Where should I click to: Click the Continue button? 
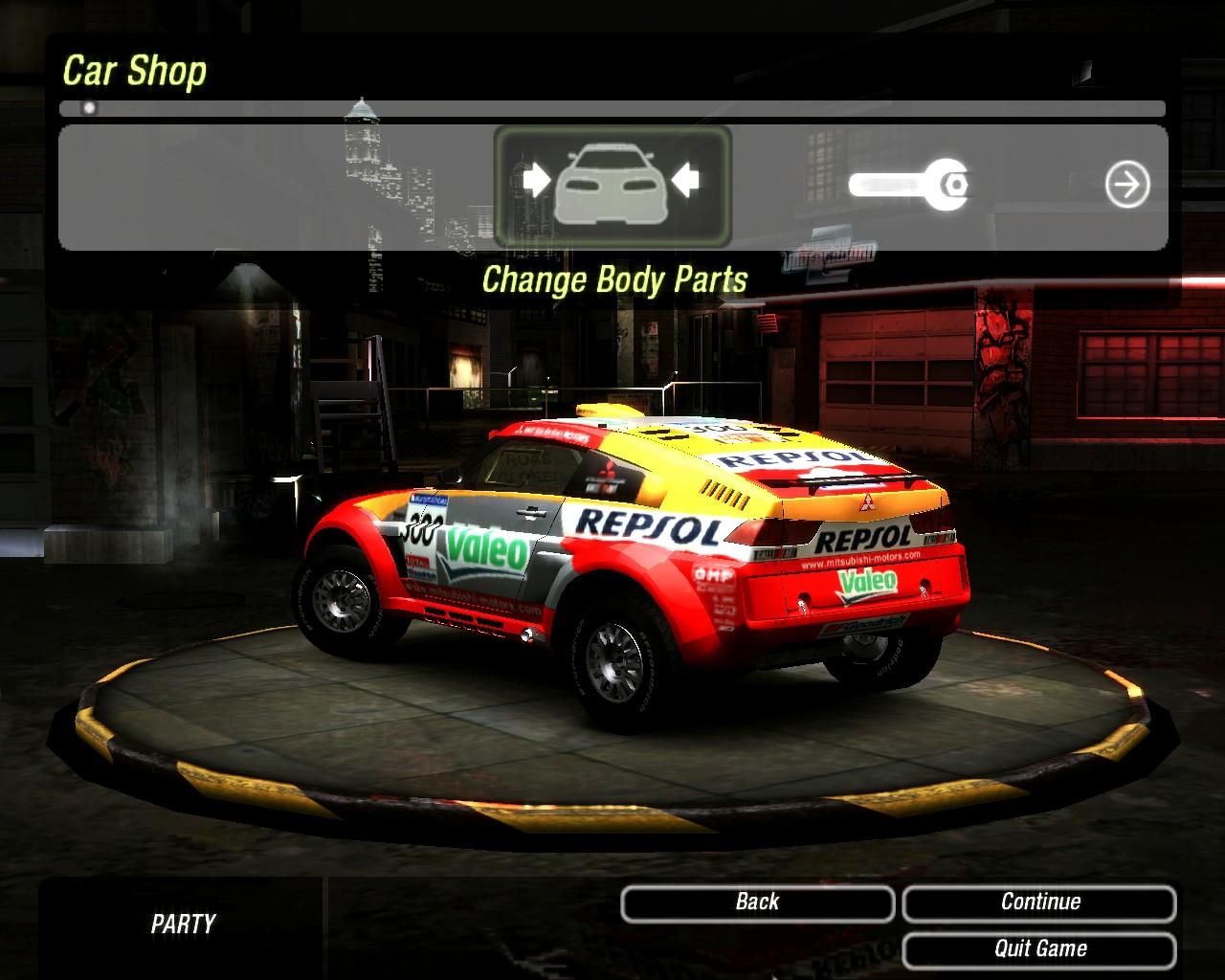(x=1039, y=902)
